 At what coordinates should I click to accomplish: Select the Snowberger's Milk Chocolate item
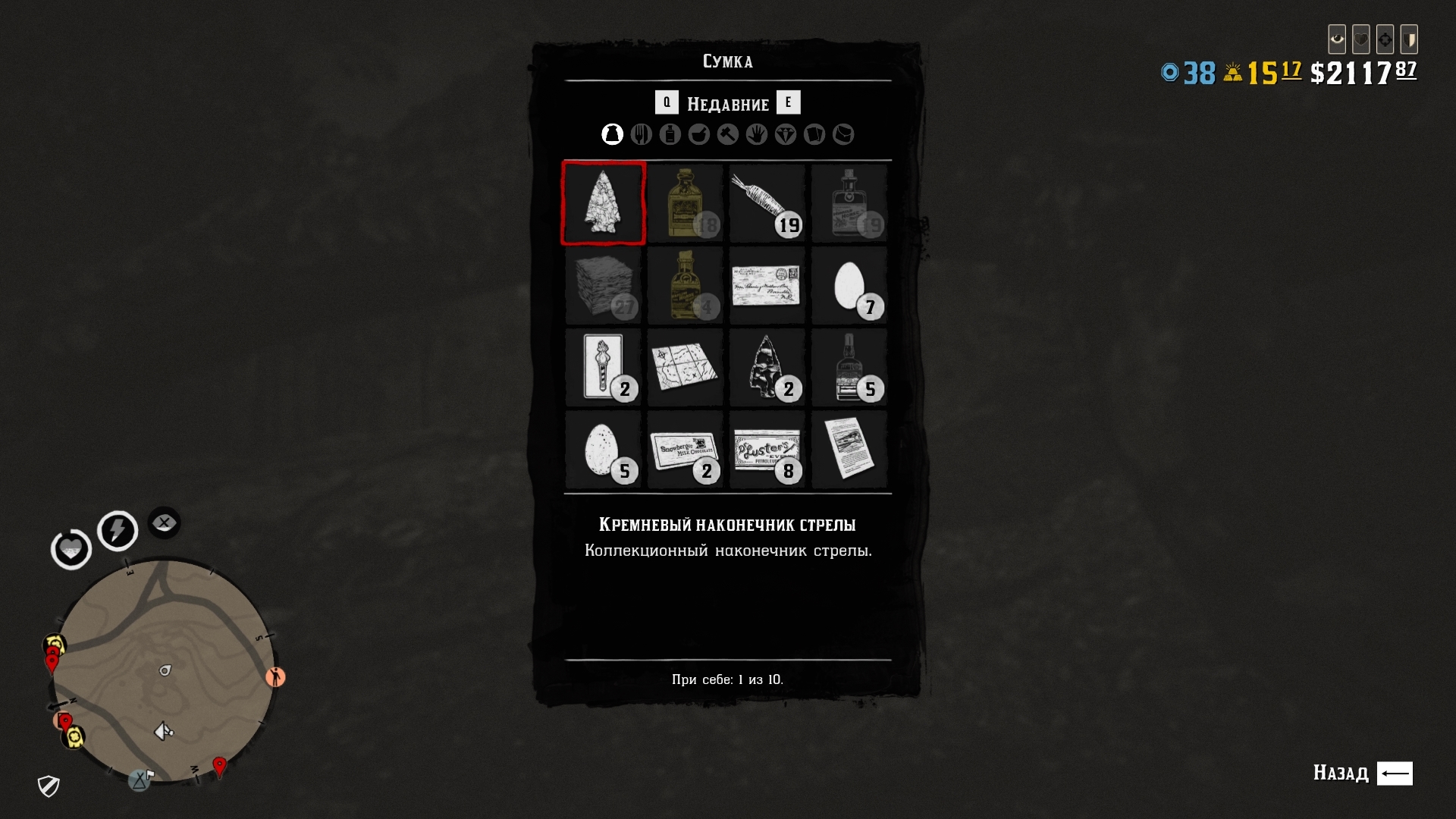tap(685, 450)
